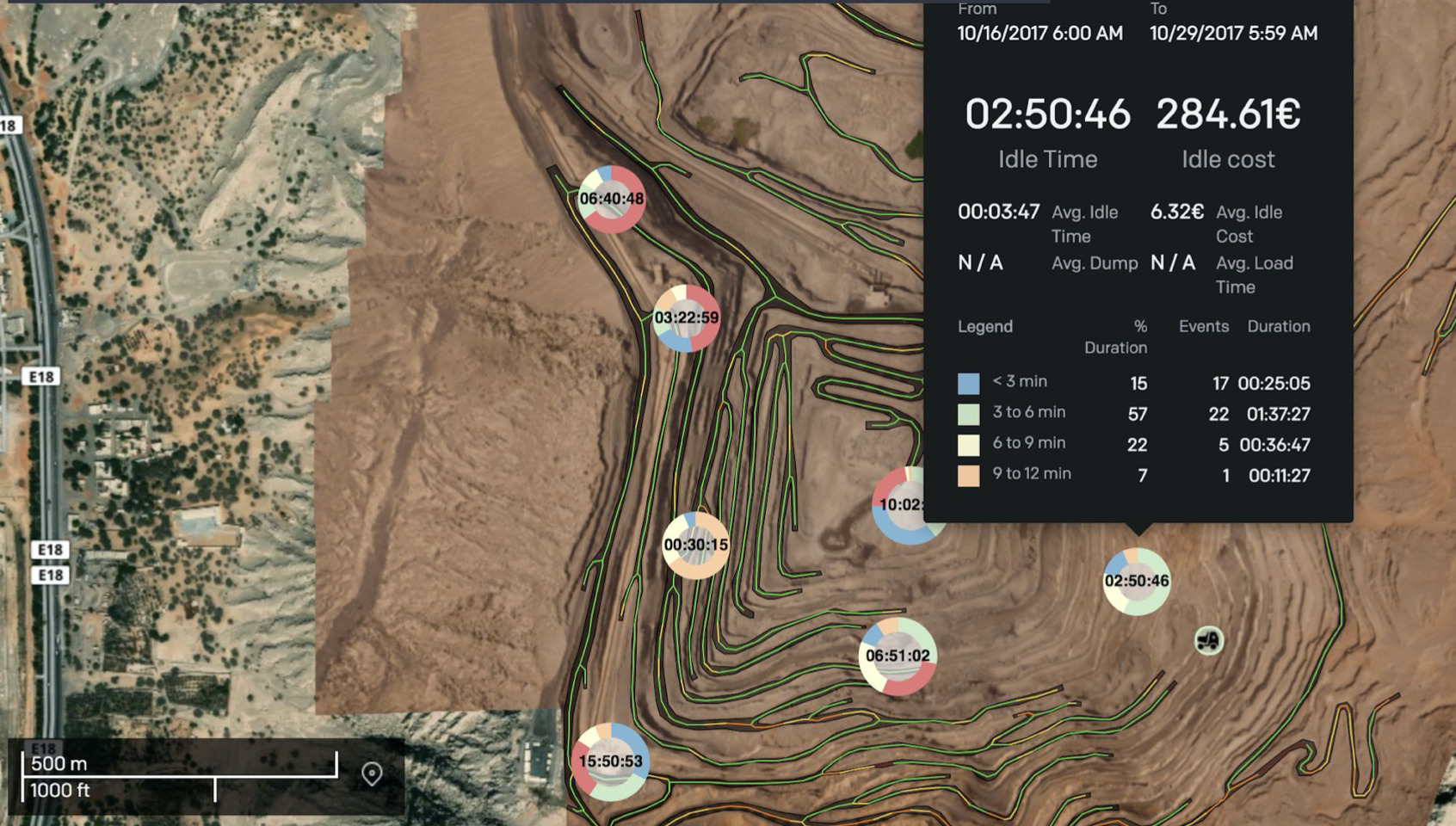Image resolution: width=1456 pixels, height=826 pixels.
Task: Click the selected 02:50:46 idle marker
Action: (x=1136, y=581)
